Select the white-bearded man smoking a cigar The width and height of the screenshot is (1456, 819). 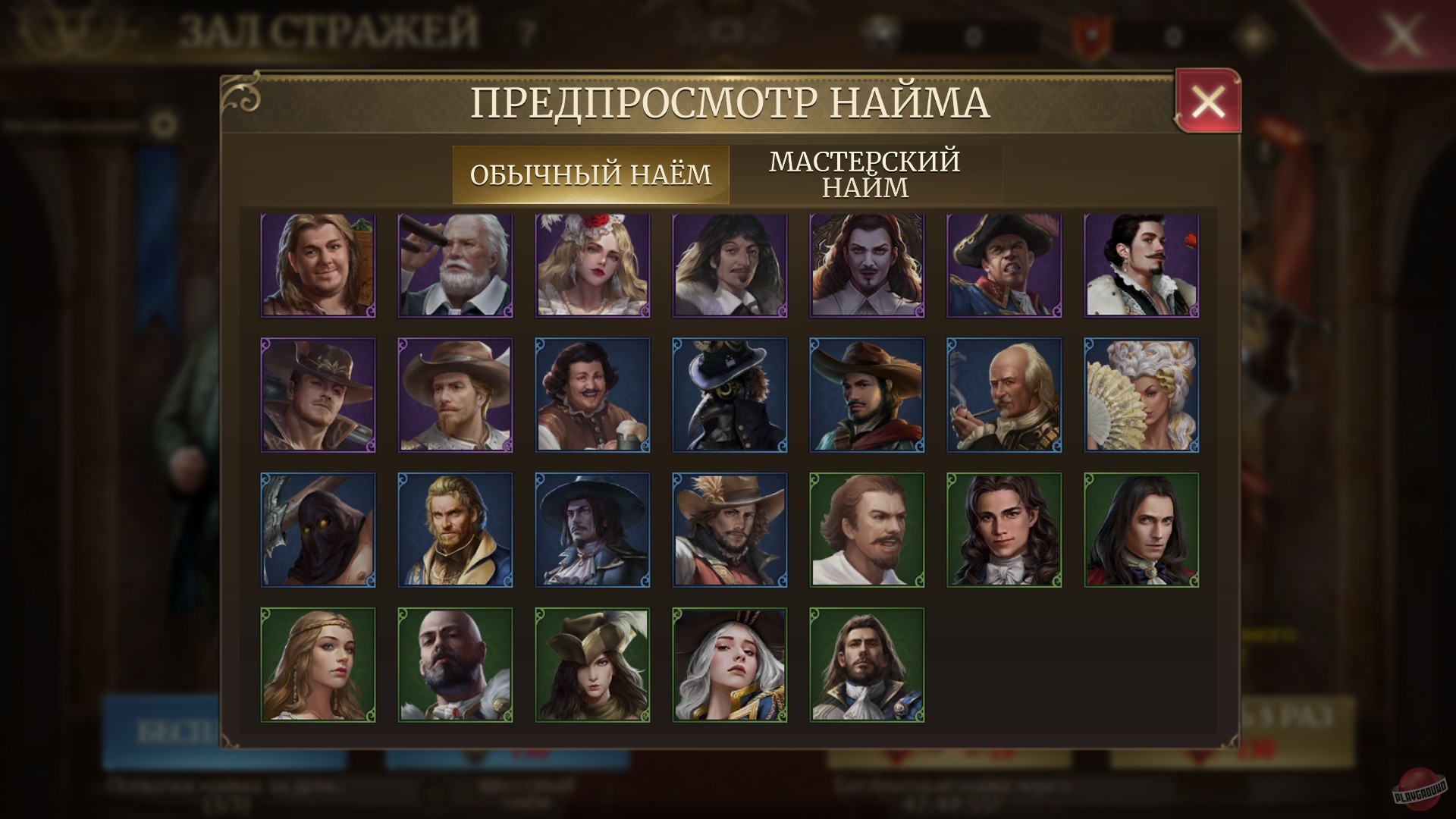[454, 264]
